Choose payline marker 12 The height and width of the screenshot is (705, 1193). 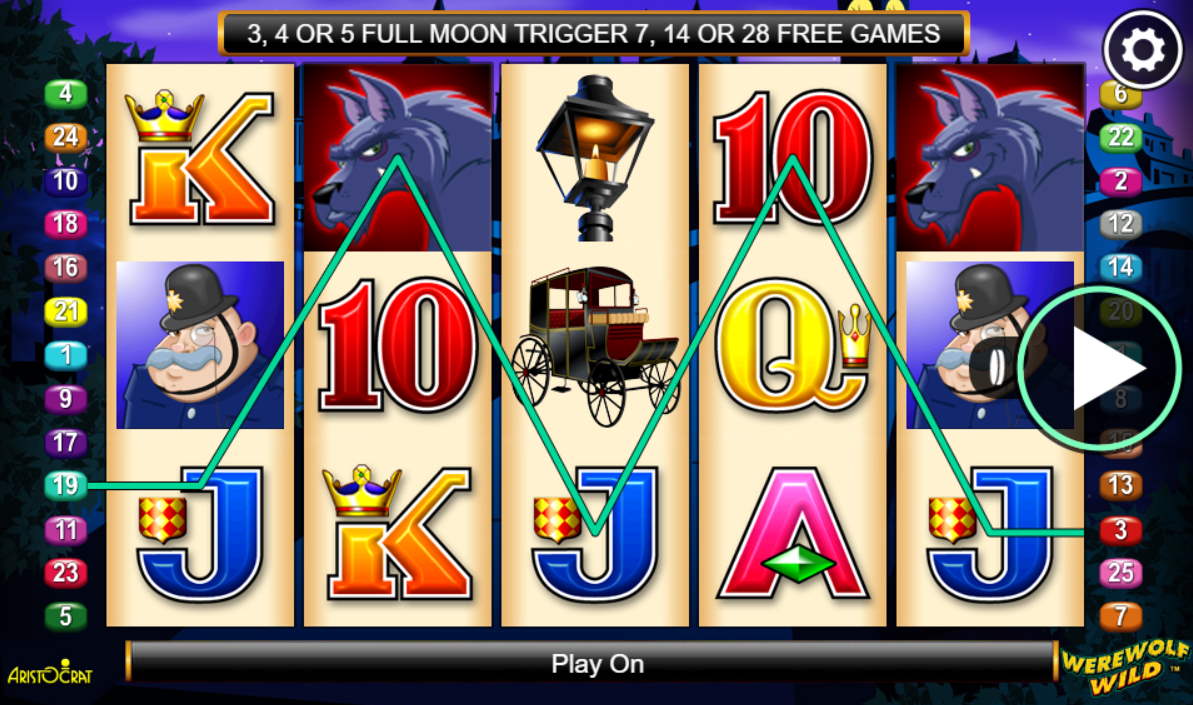click(x=1120, y=224)
